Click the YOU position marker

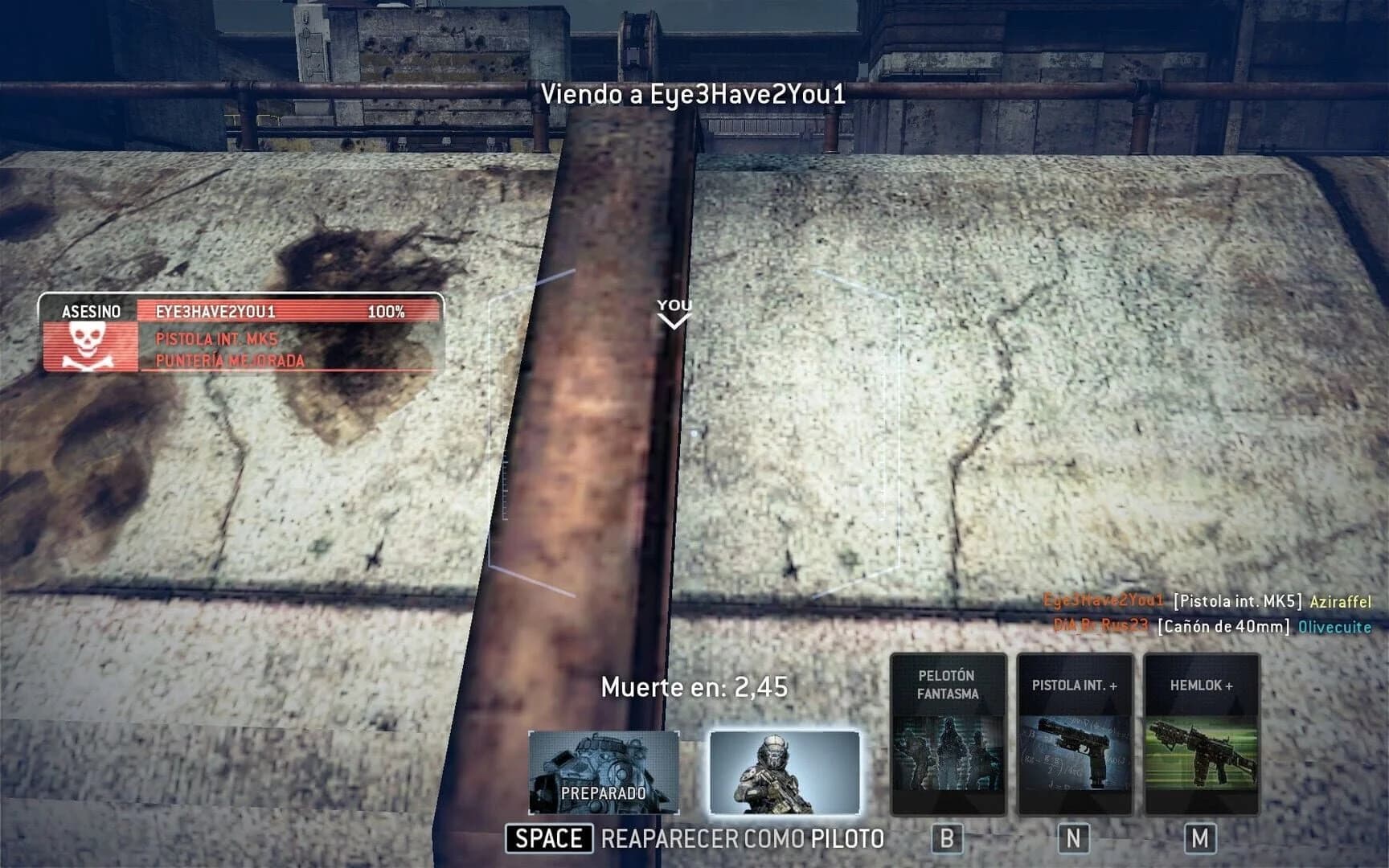pyautogui.click(x=673, y=304)
